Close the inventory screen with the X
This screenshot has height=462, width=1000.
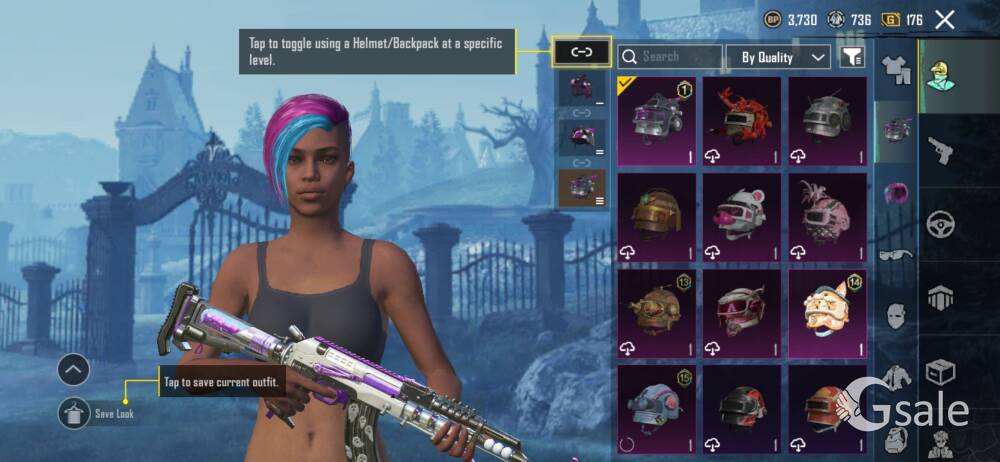944,19
